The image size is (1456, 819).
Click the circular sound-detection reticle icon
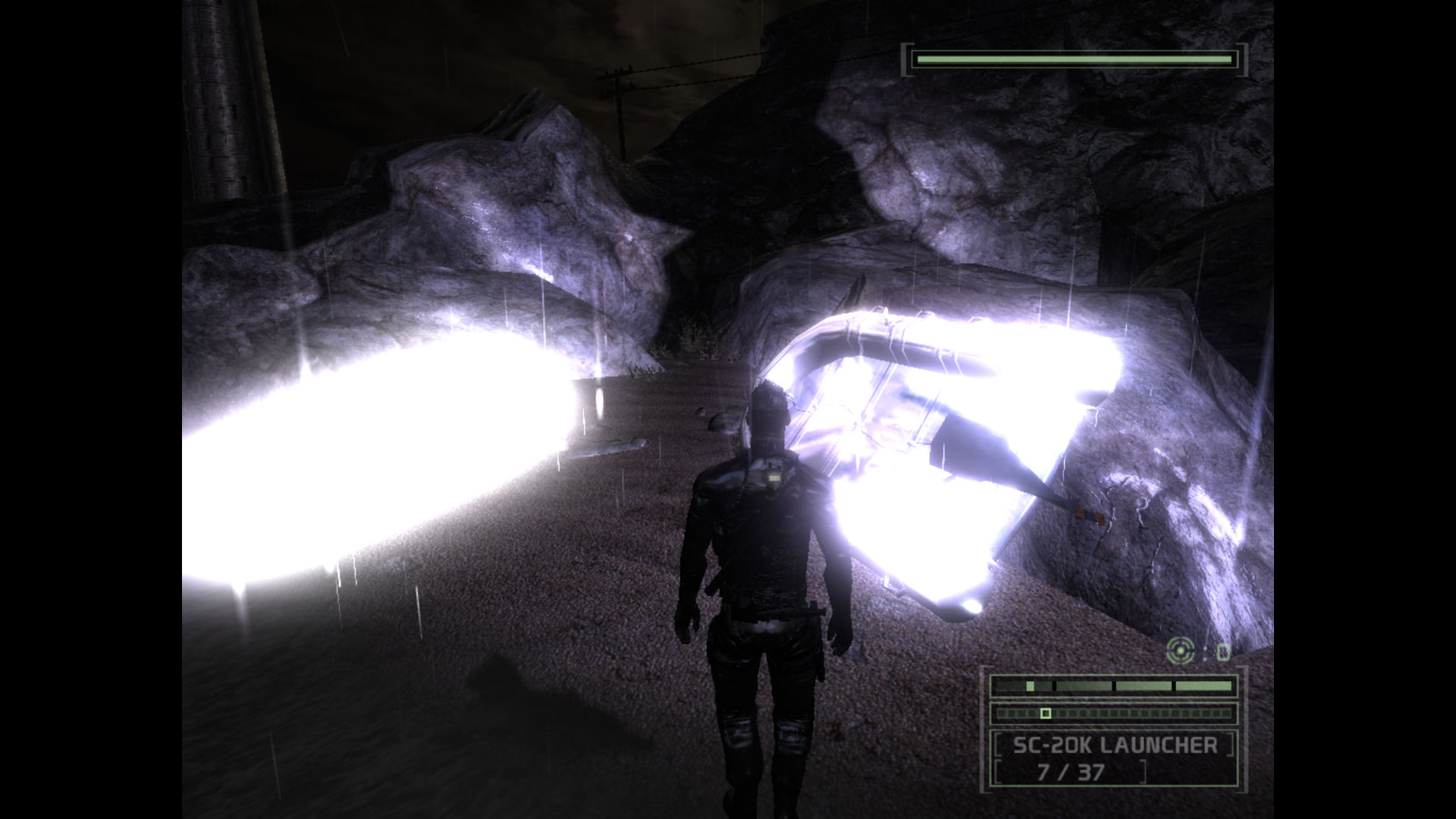1181,650
